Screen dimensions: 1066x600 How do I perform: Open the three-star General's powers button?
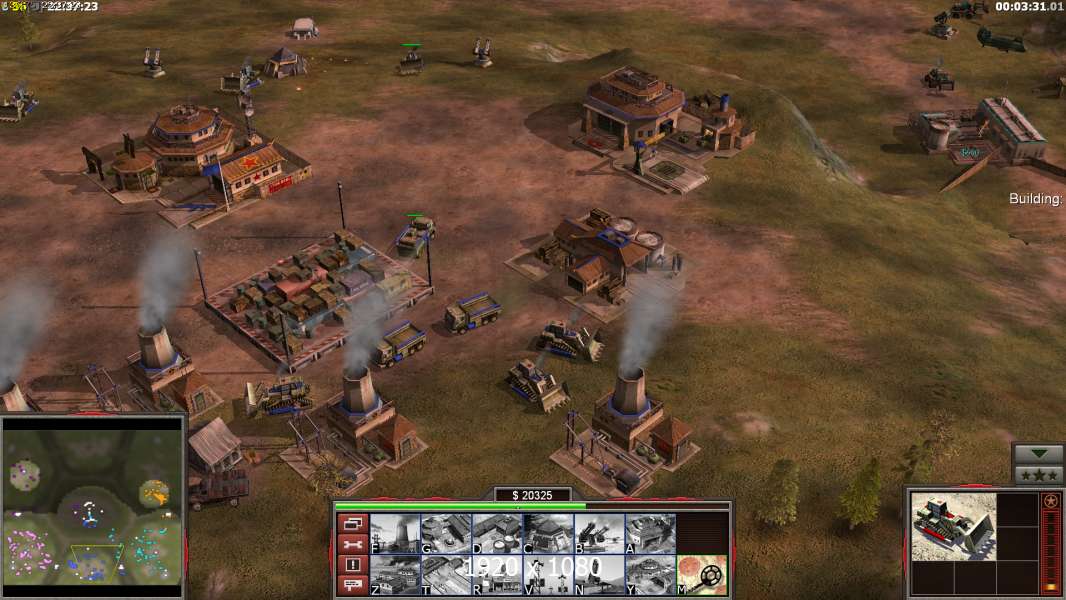(1038, 475)
